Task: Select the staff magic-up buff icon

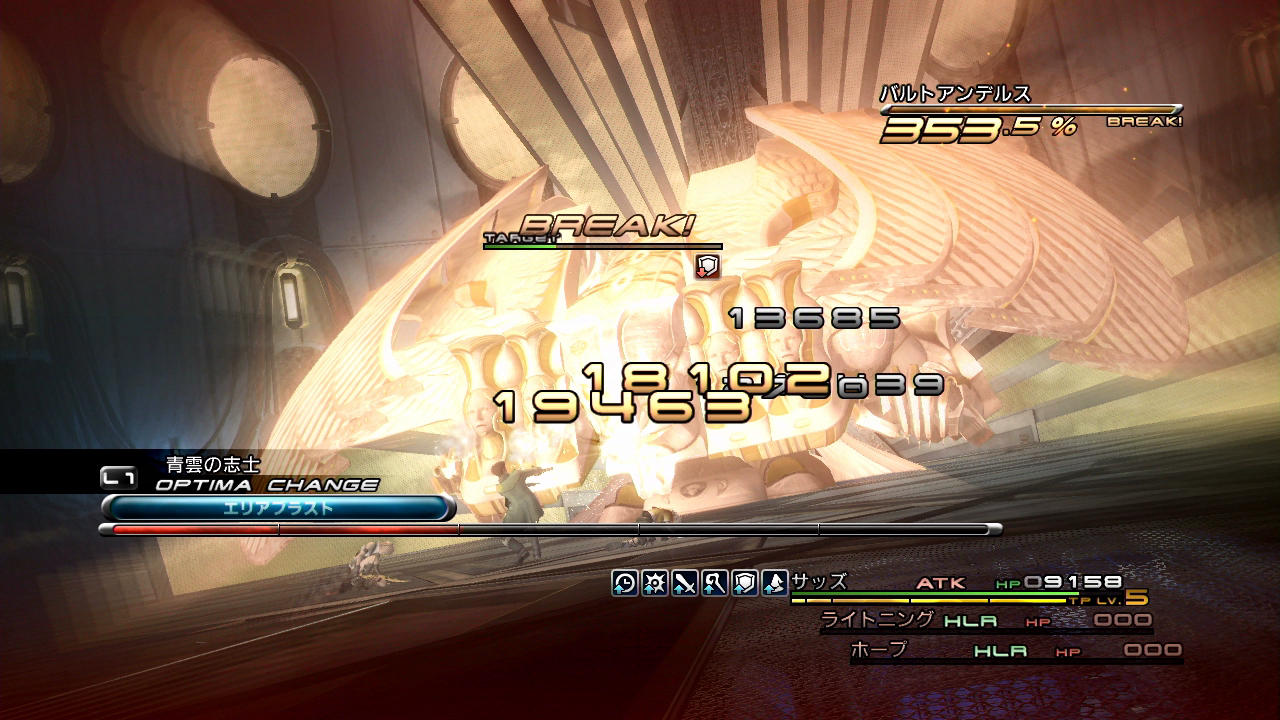Action: [x=715, y=582]
